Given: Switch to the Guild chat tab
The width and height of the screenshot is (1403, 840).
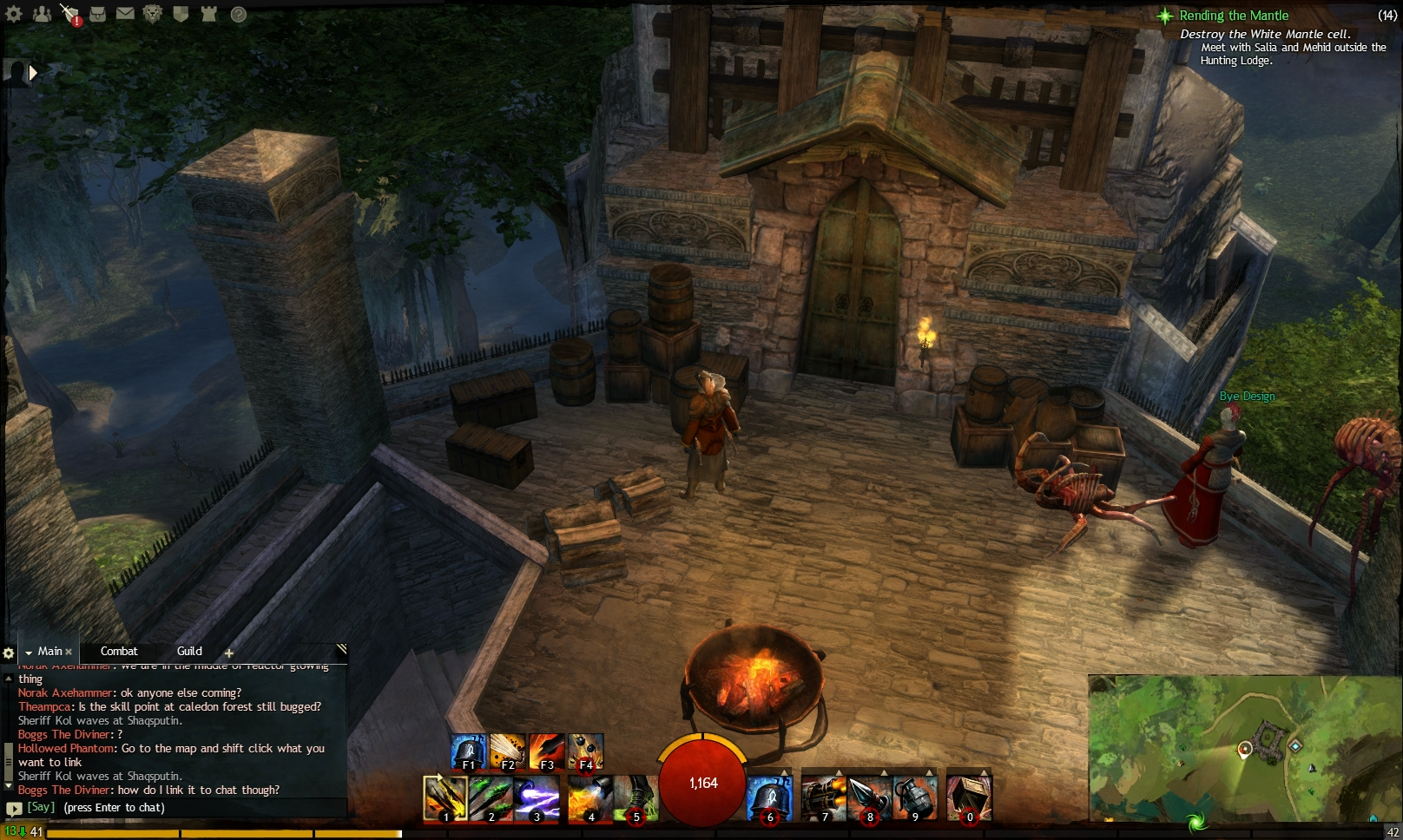Looking at the screenshot, I should tap(188, 652).
